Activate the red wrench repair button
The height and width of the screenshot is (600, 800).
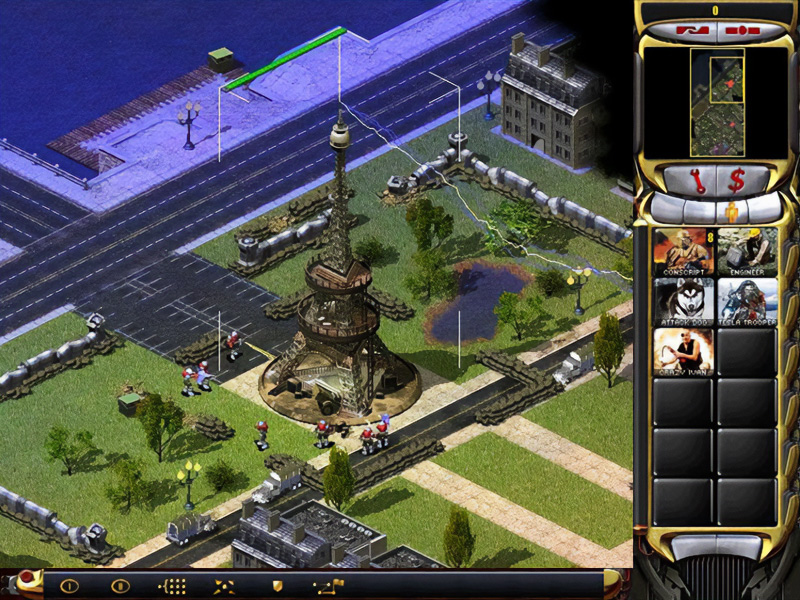click(699, 181)
